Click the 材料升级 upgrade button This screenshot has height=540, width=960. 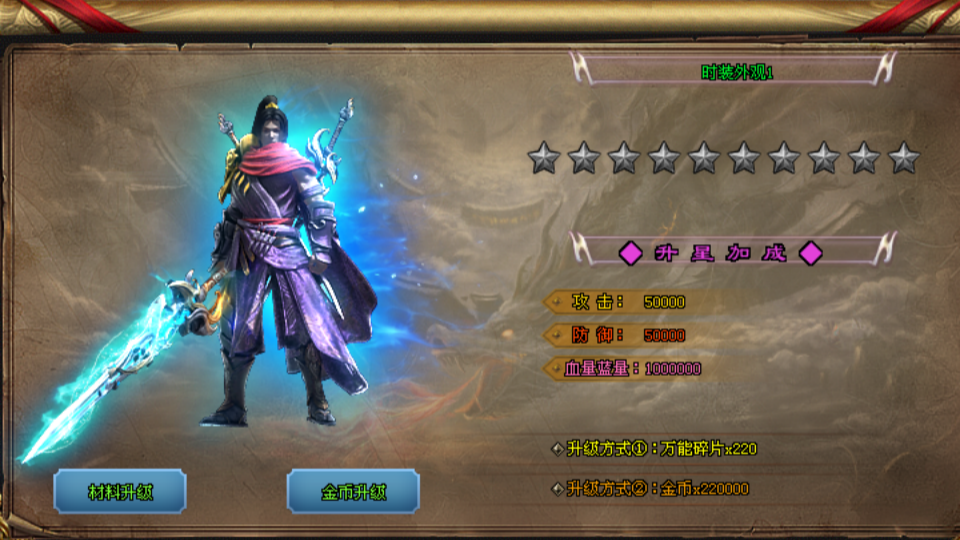(x=120, y=491)
